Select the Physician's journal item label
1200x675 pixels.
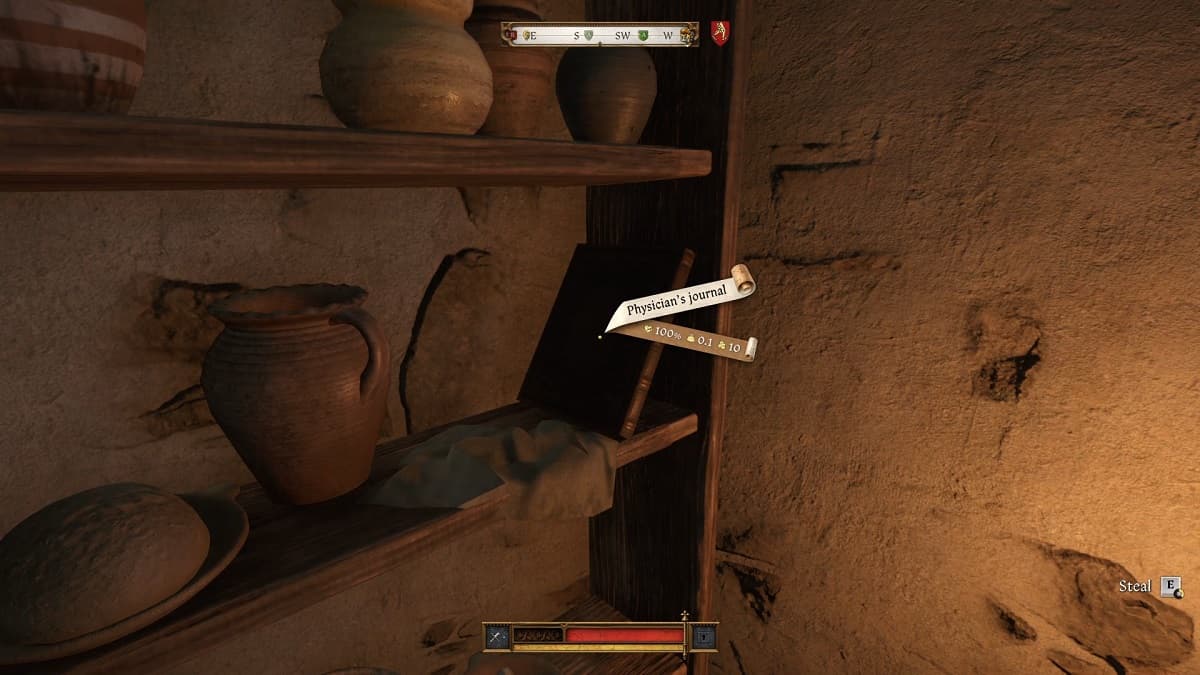pyautogui.click(x=678, y=300)
